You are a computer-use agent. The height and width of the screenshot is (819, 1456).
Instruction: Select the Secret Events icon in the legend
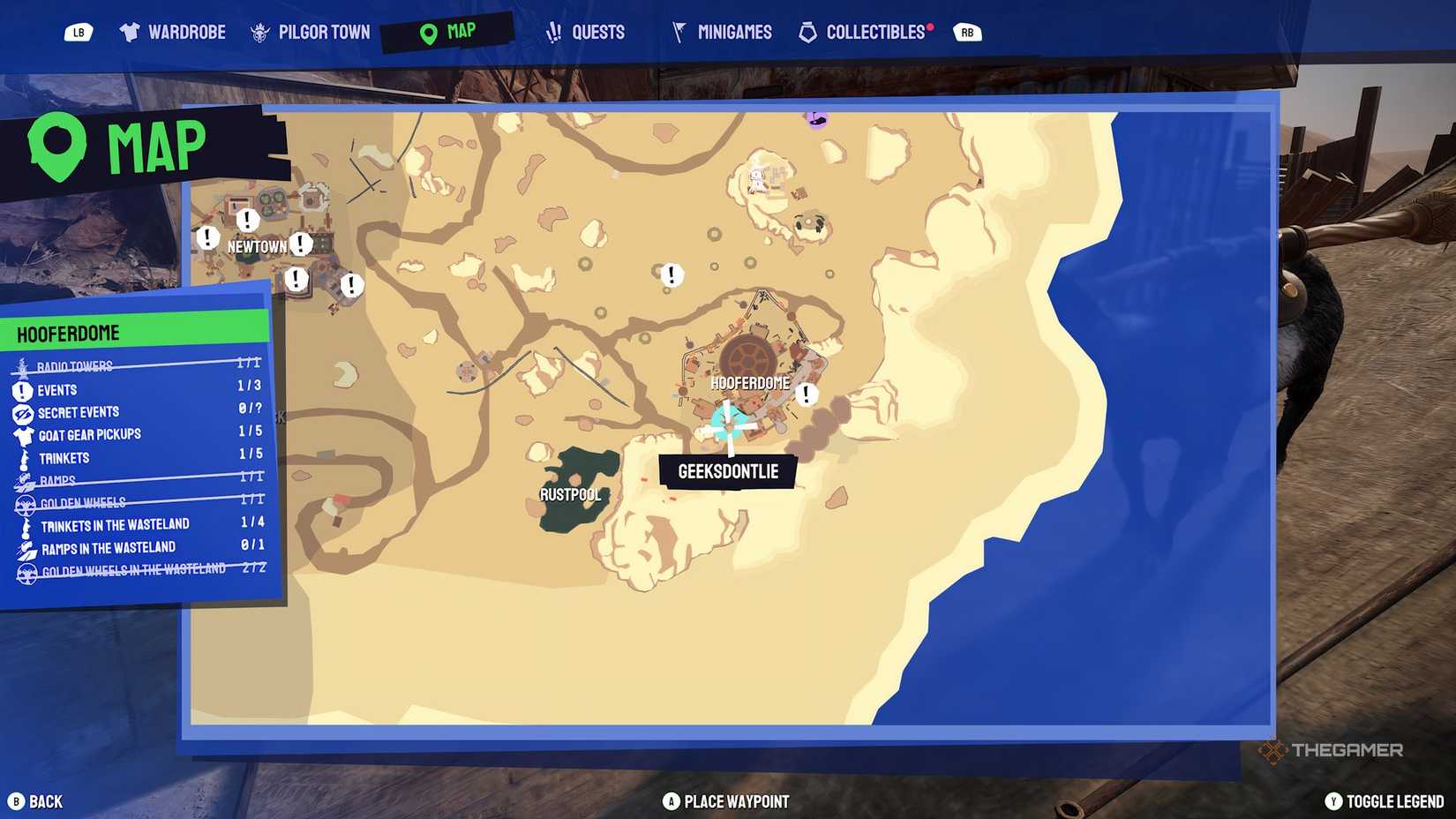point(21,411)
